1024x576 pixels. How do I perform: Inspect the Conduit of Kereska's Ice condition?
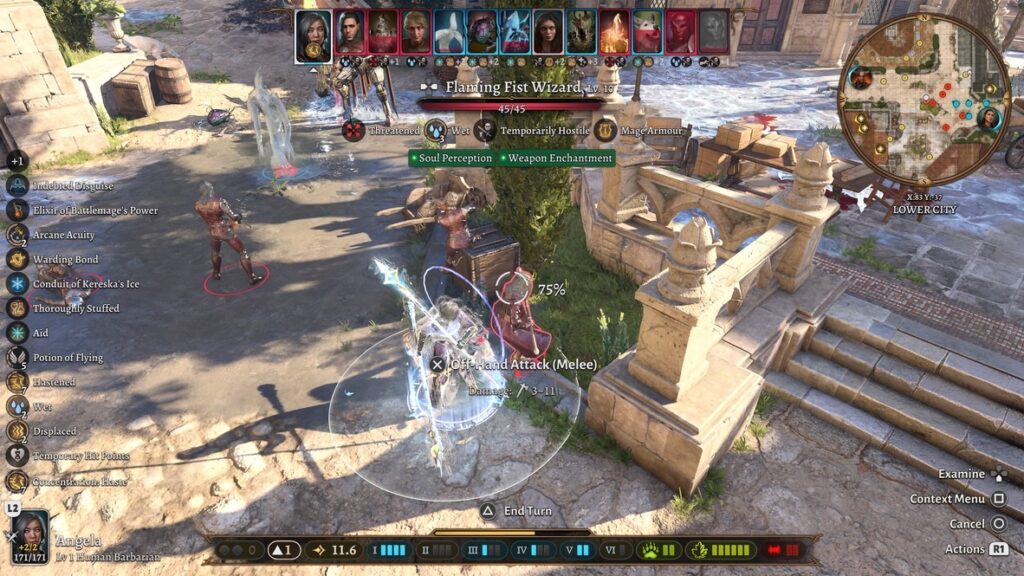[17, 283]
